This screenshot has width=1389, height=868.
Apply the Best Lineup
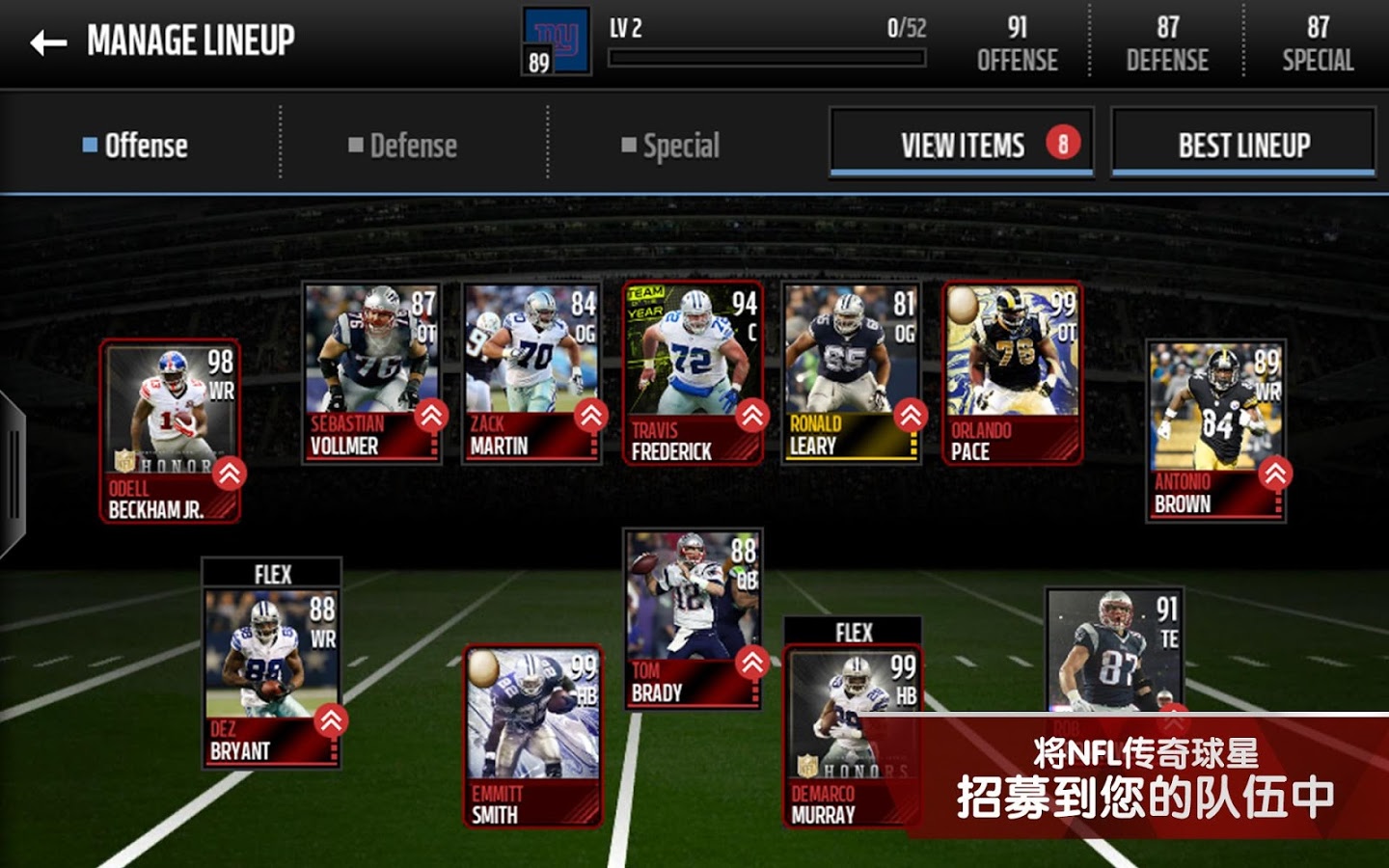coord(1243,145)
